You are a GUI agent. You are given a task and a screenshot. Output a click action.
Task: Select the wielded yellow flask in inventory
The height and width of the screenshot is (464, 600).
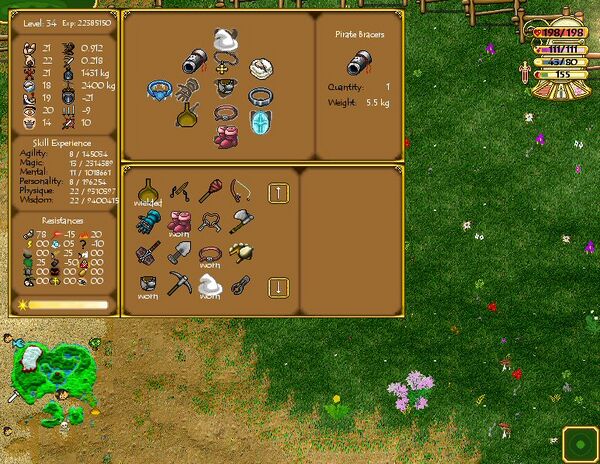[x=149, y=189]
